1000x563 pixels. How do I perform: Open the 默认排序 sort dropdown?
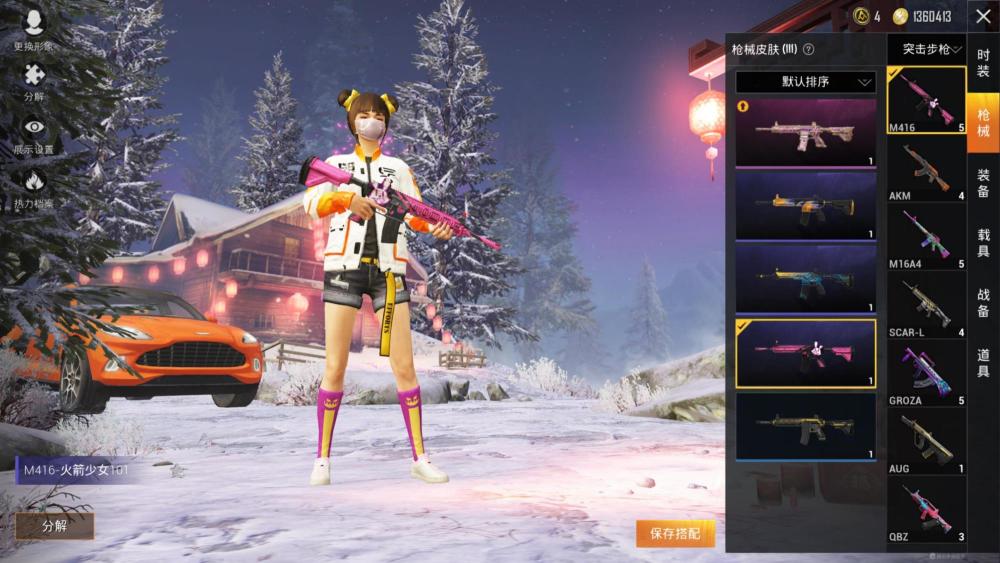805,82
